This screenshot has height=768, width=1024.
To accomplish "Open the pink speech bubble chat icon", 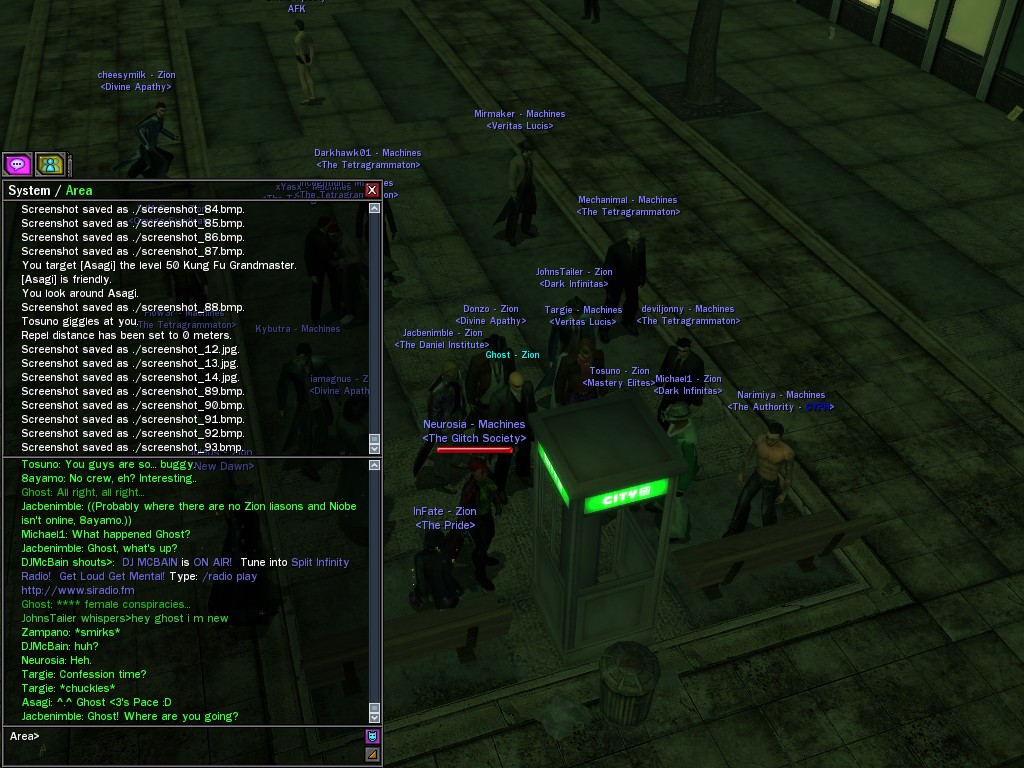I will tap(17, 164).
